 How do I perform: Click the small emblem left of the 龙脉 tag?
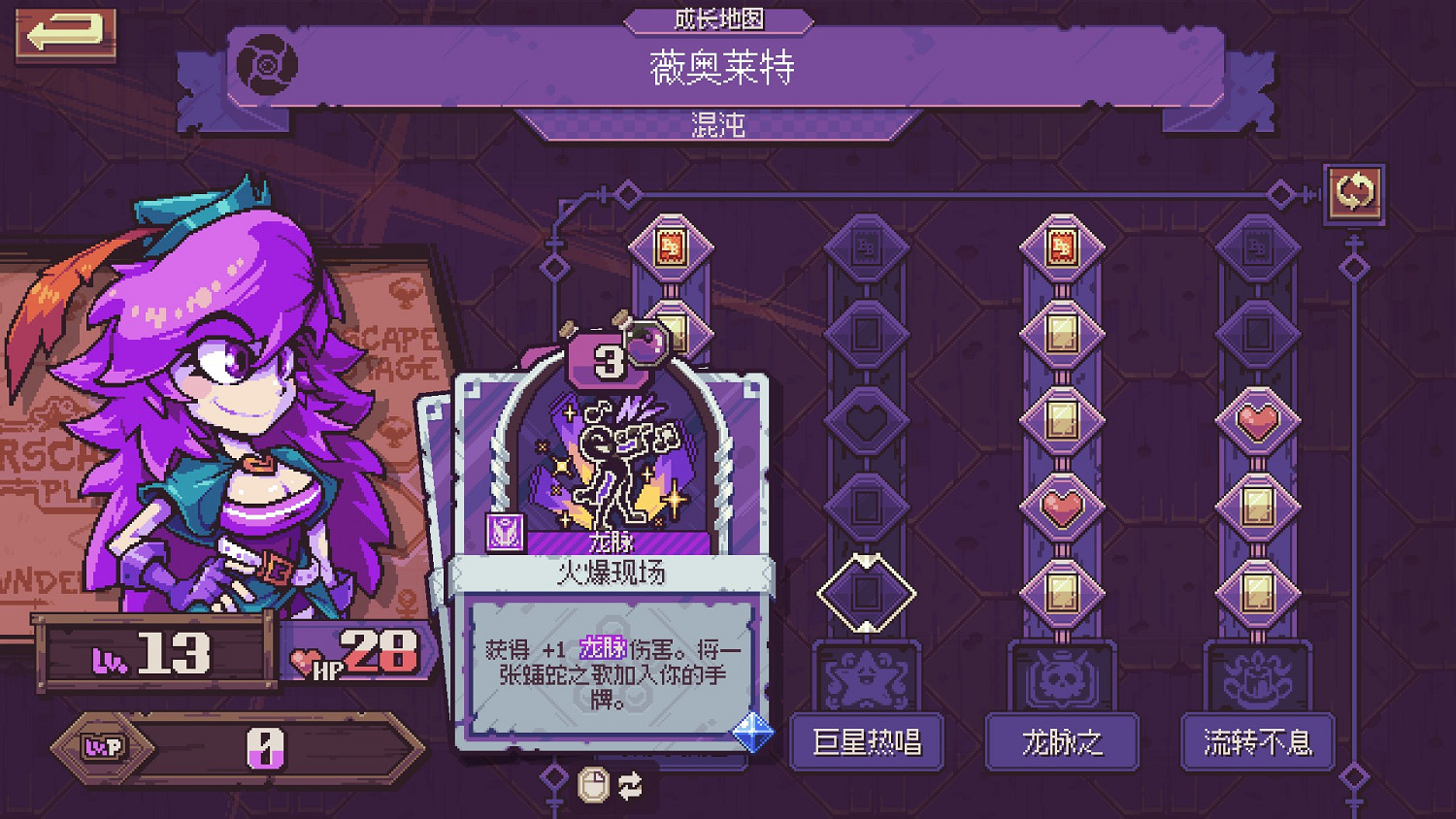click(x=505, y=531)
